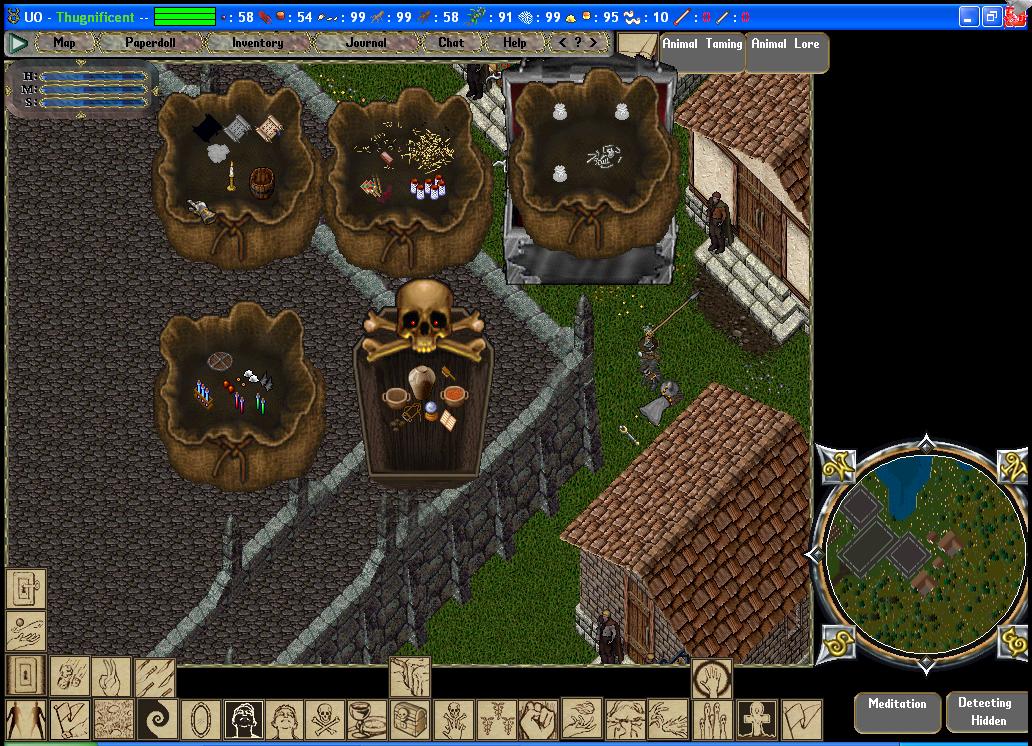Screen dimensions: 1032x746
Task: Minimize the game window
Action: pyautogui.click(x=968, y=17)
